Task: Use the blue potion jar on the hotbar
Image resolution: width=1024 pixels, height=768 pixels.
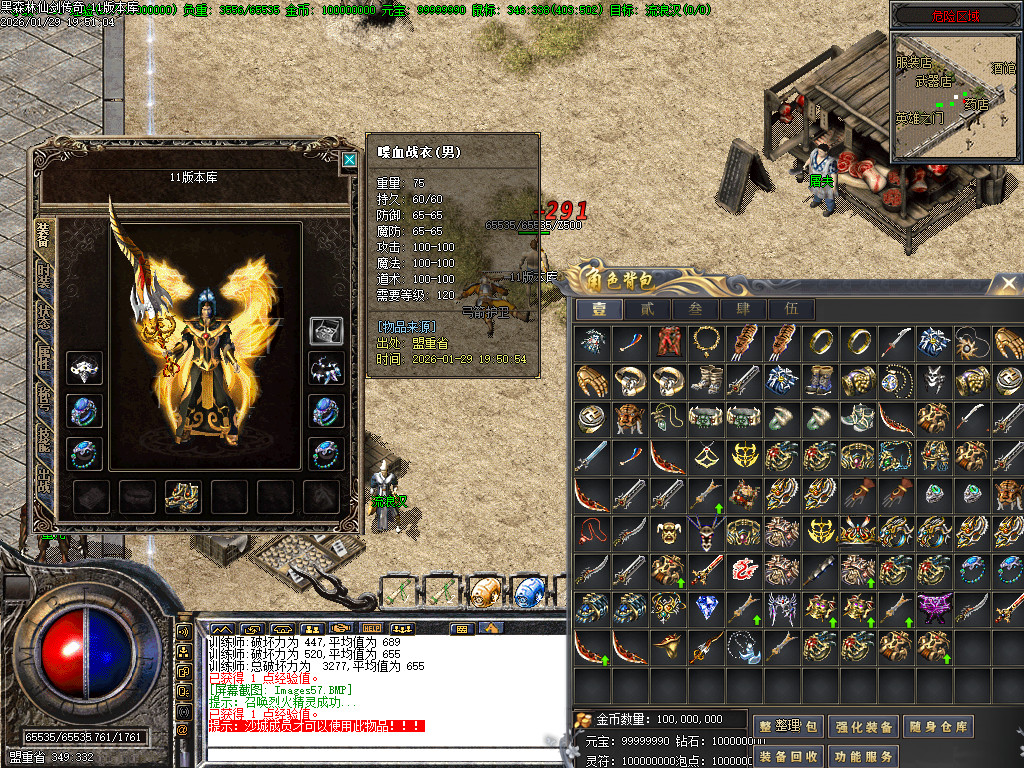Action: [529, 591]
